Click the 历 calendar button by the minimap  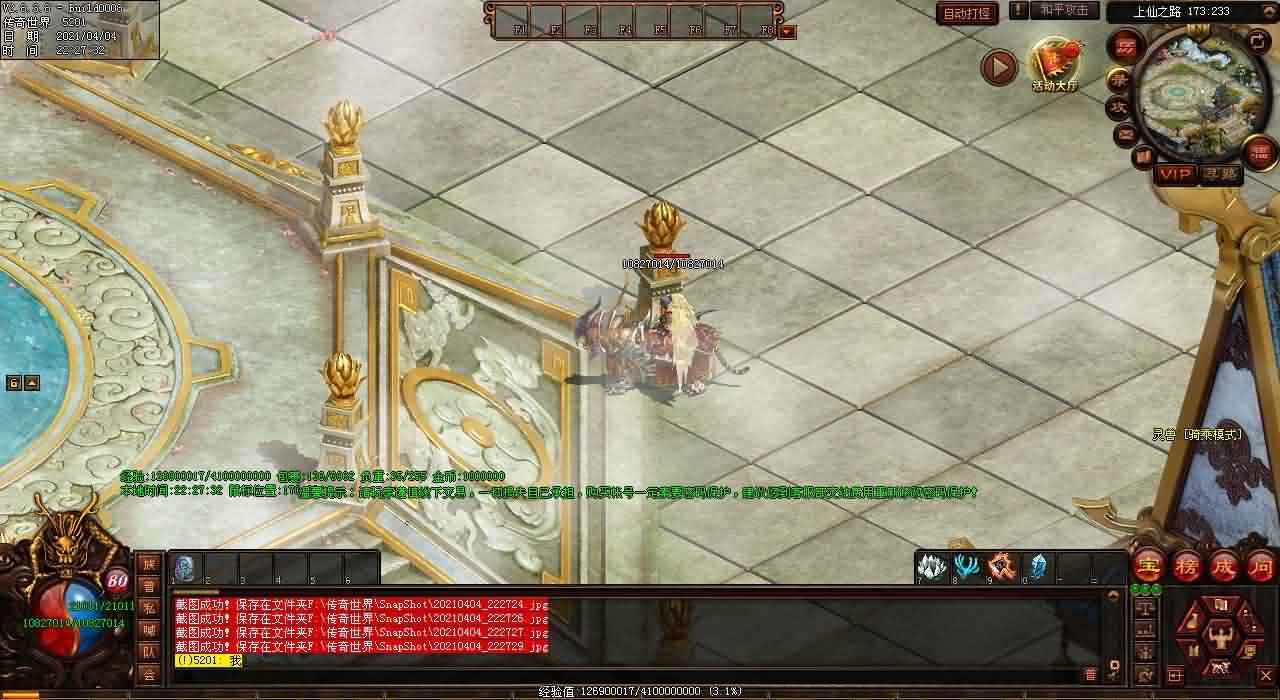1125,47
